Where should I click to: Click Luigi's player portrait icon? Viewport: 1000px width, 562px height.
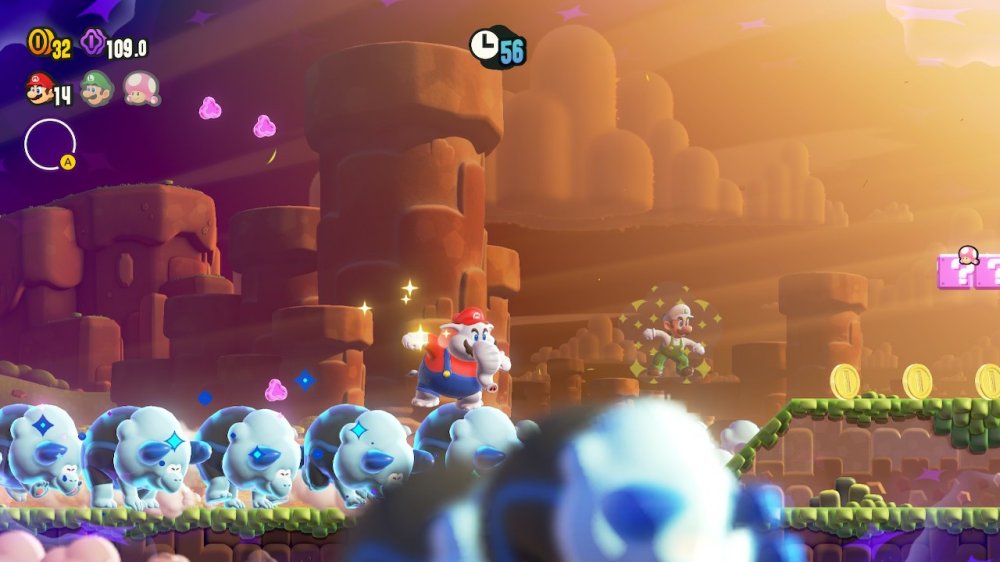(97, 89)
